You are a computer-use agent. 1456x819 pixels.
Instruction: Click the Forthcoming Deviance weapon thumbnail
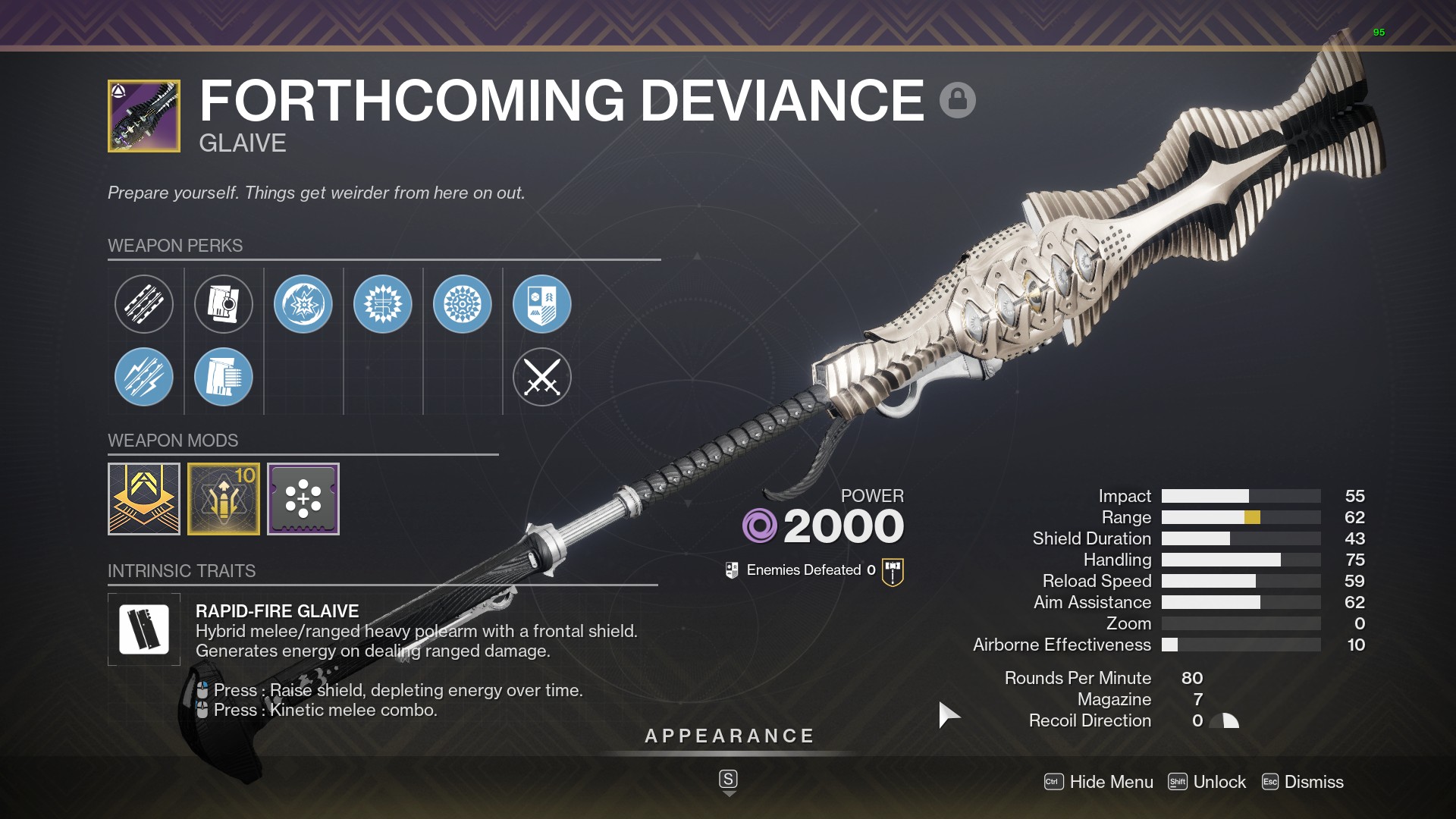144,116
